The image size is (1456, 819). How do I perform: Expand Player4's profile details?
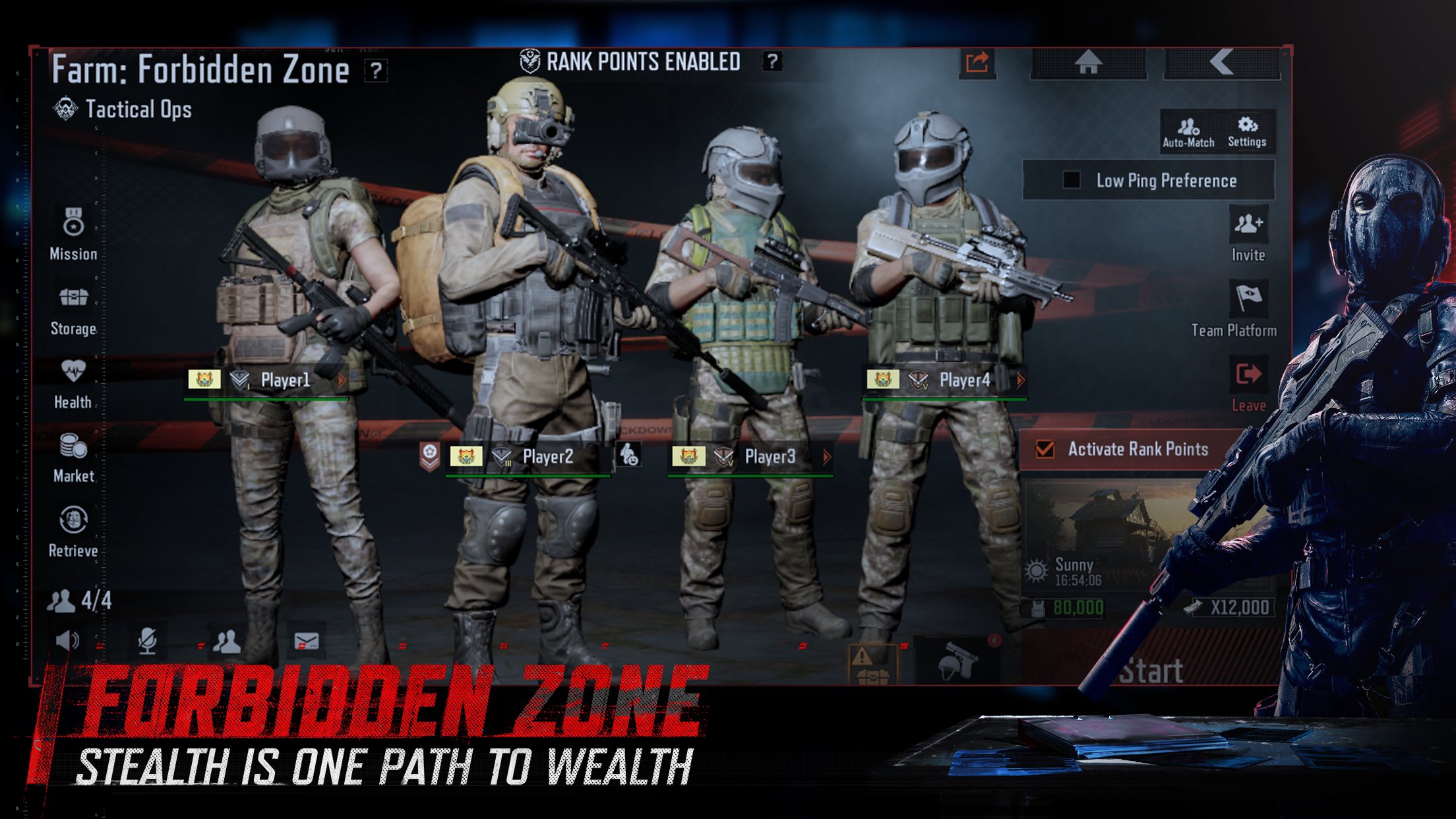(x=1019, y=379)
